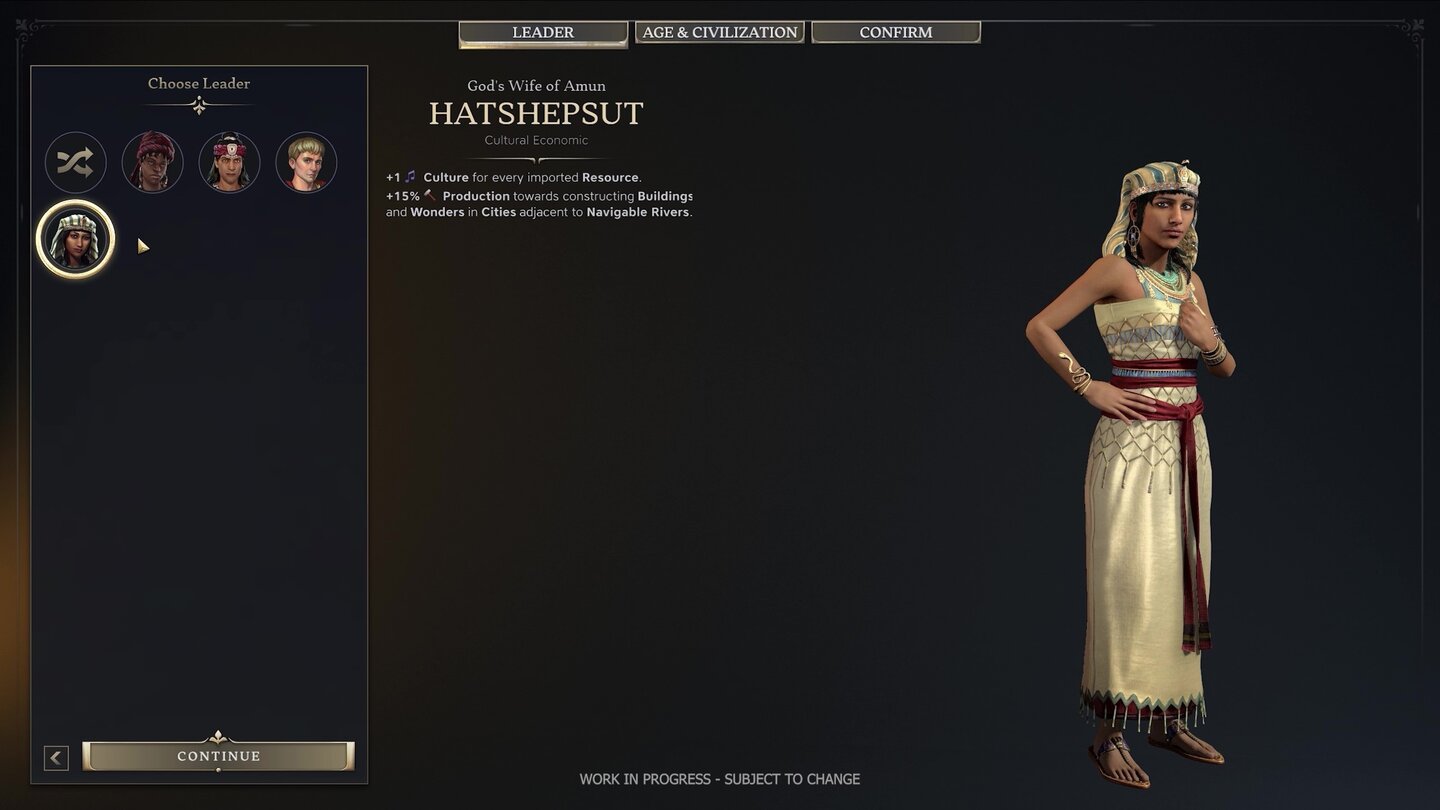Click the back arrow beside Continue
The width and height of the screenshot is (1440, 810).
coord(56,757)
